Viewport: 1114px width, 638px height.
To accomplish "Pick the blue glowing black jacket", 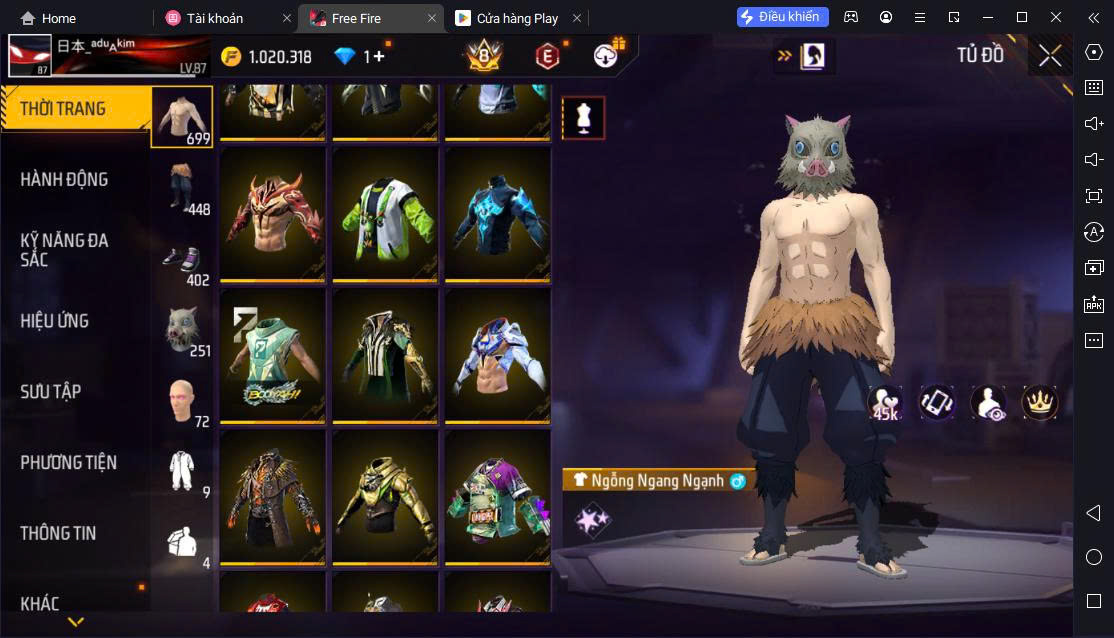I will click(497, 214).
